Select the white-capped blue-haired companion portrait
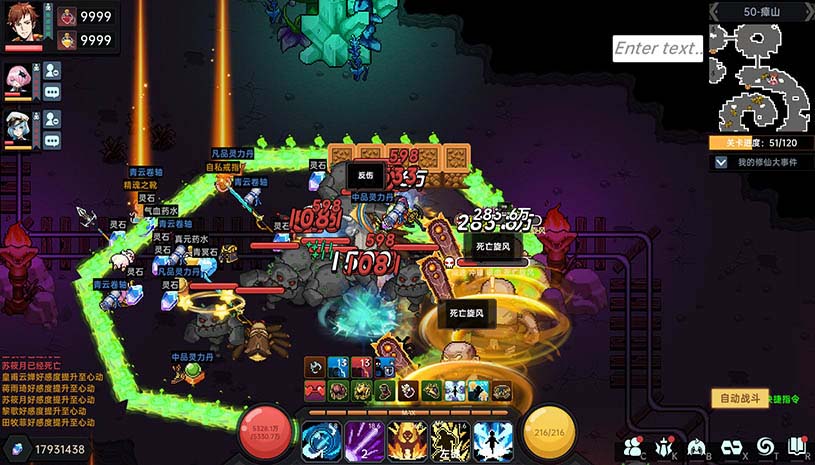The width and height of the screenshot is (815, 465). coord(17,126)
